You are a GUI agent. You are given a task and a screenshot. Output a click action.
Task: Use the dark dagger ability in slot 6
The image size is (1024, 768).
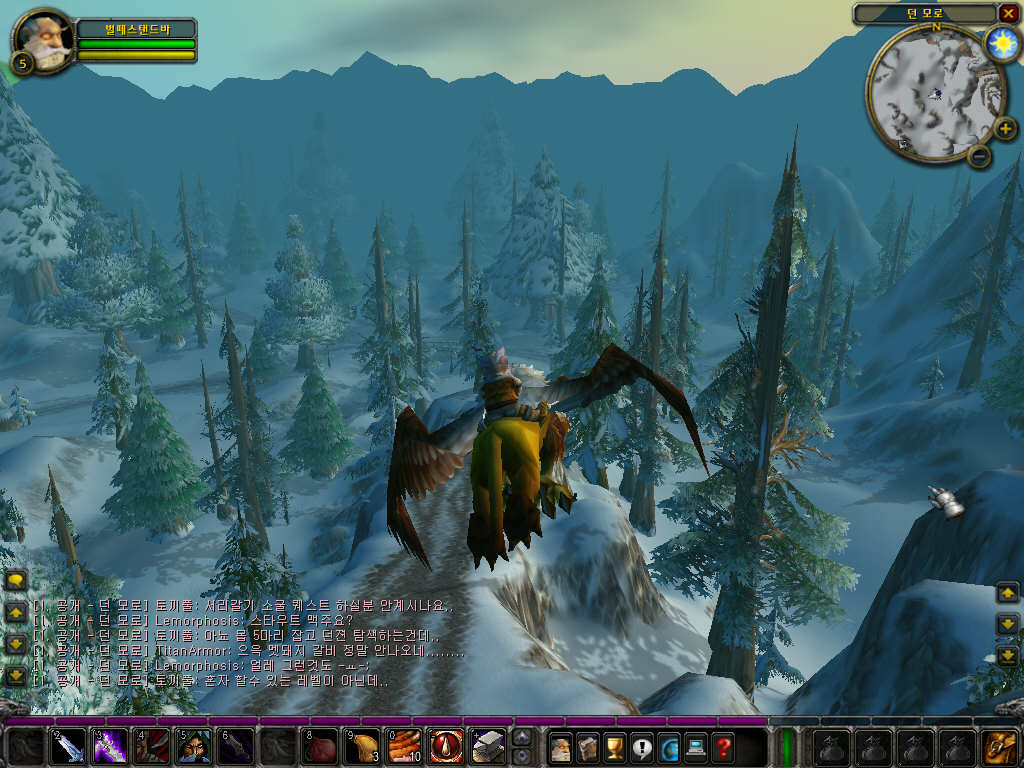click(236, 747)
